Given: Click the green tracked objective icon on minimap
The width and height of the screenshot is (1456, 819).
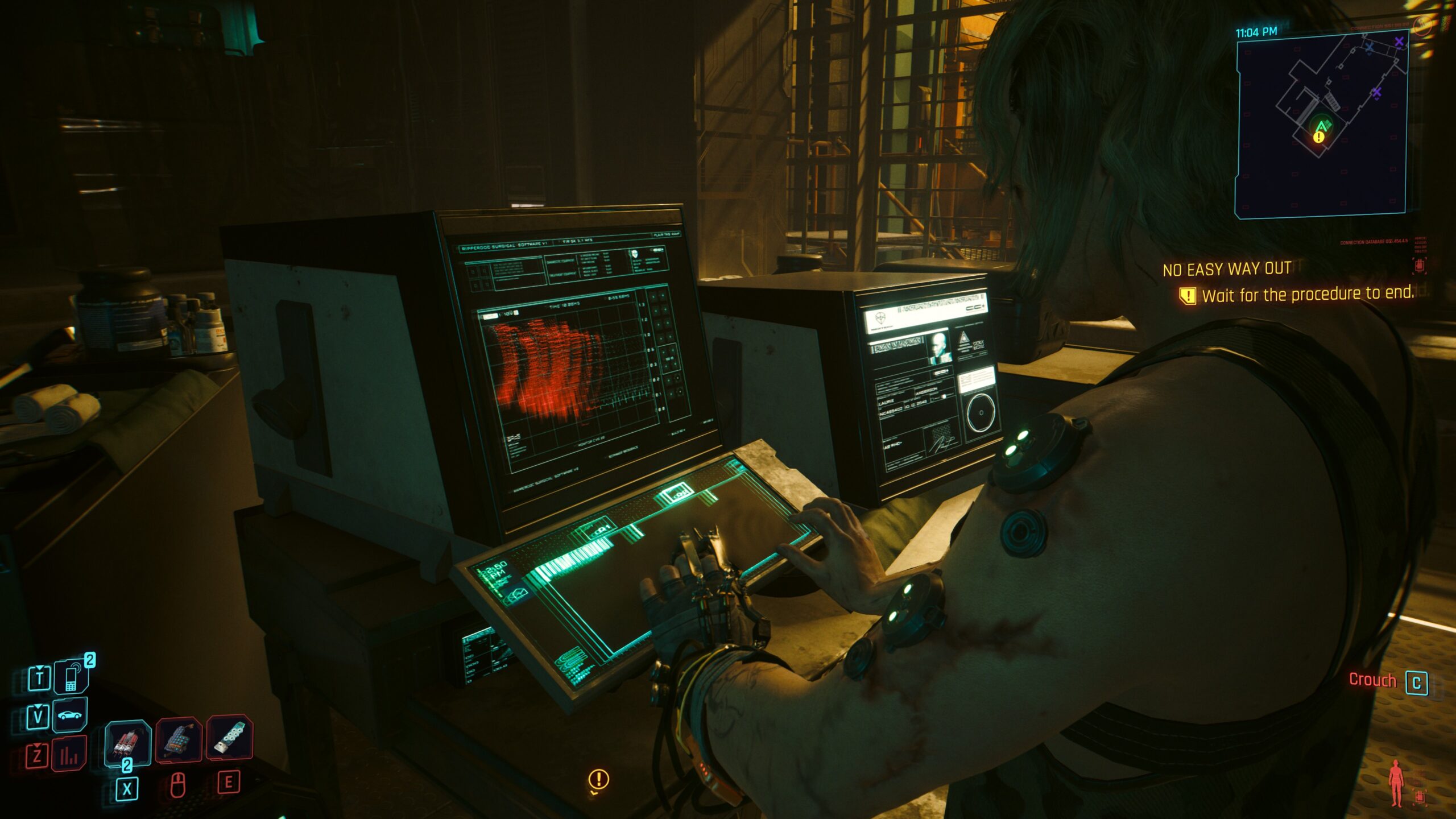Looking at the screenshot, I should [1323, 125].
